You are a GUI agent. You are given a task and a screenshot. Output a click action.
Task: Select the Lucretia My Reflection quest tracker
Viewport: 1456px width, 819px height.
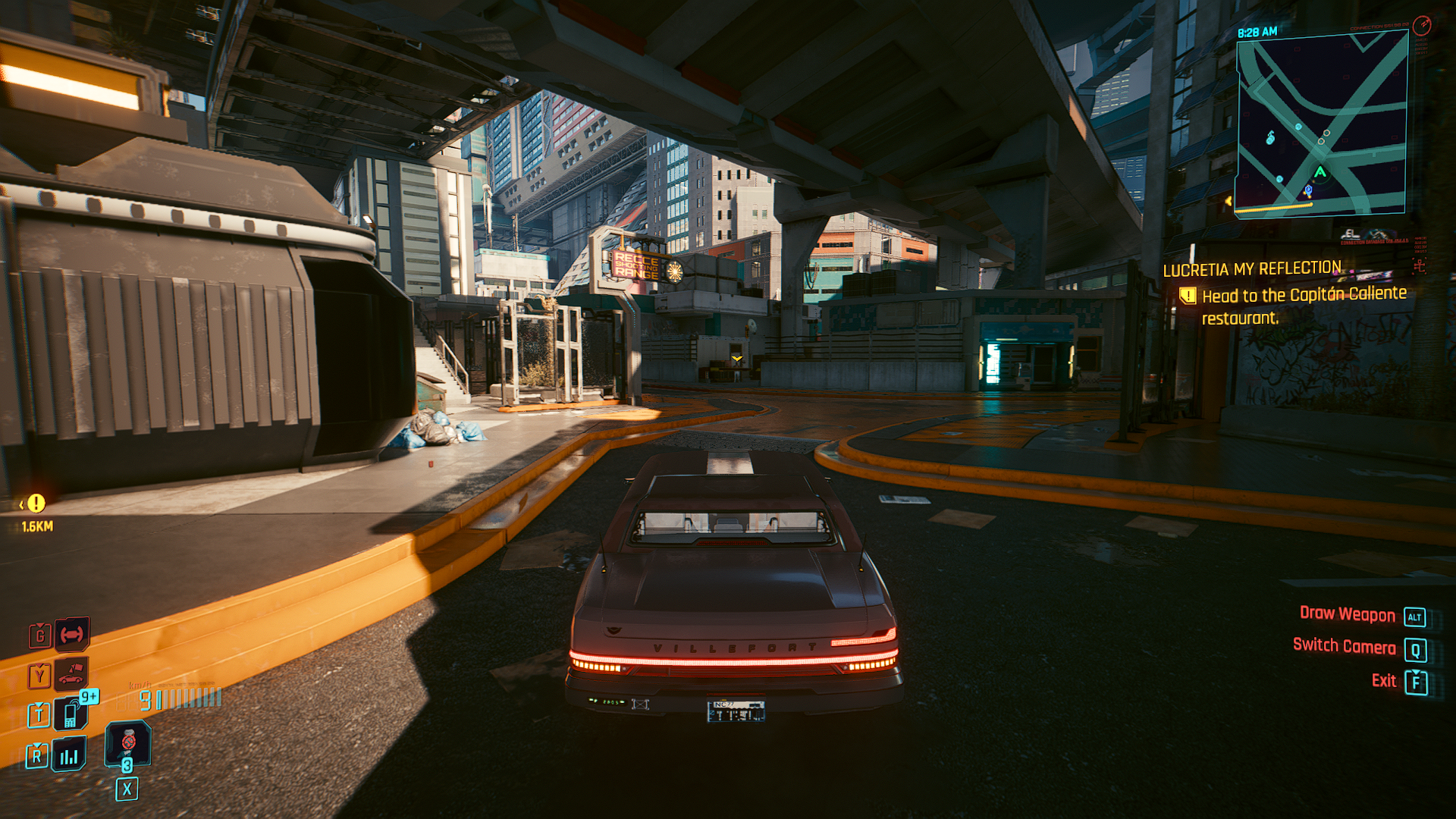pos(1252,269)
